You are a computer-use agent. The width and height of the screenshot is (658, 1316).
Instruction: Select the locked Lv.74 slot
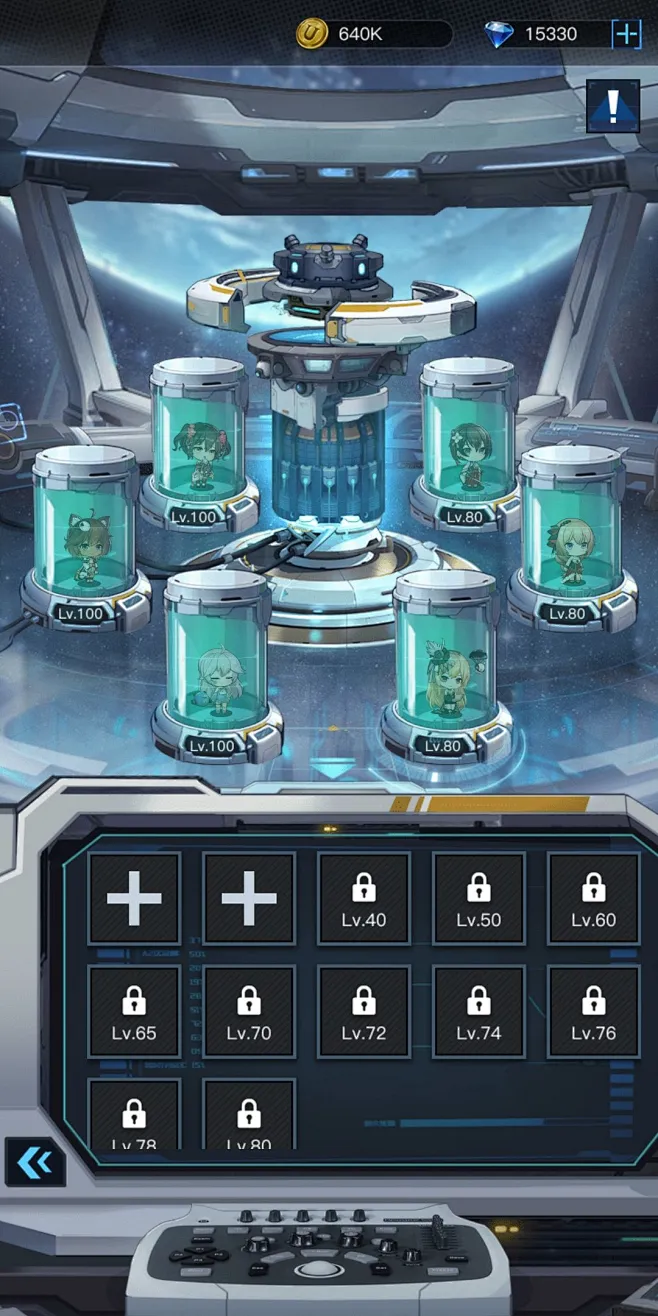point(479,1011)
